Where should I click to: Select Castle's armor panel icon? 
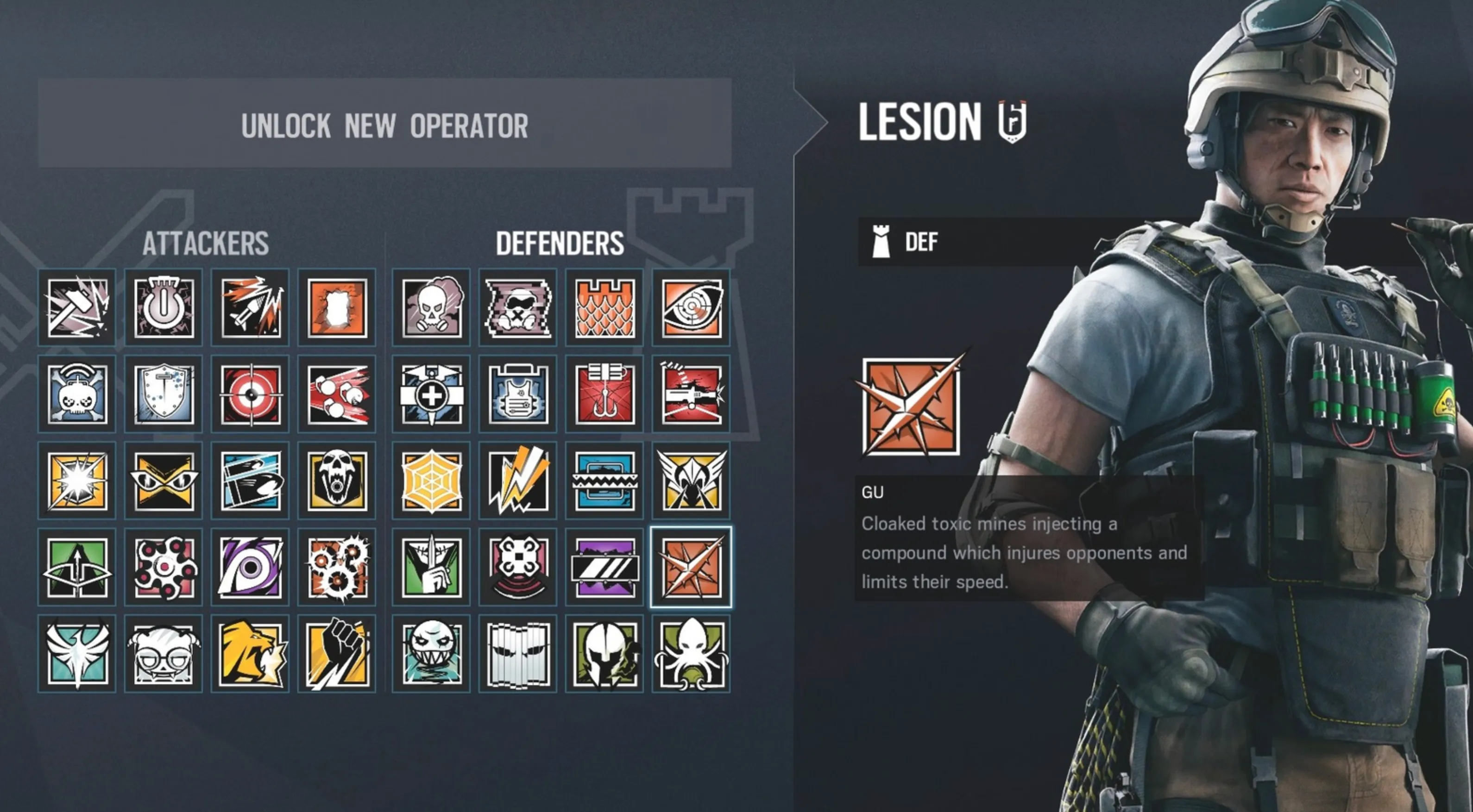click(x=604, y=307)
